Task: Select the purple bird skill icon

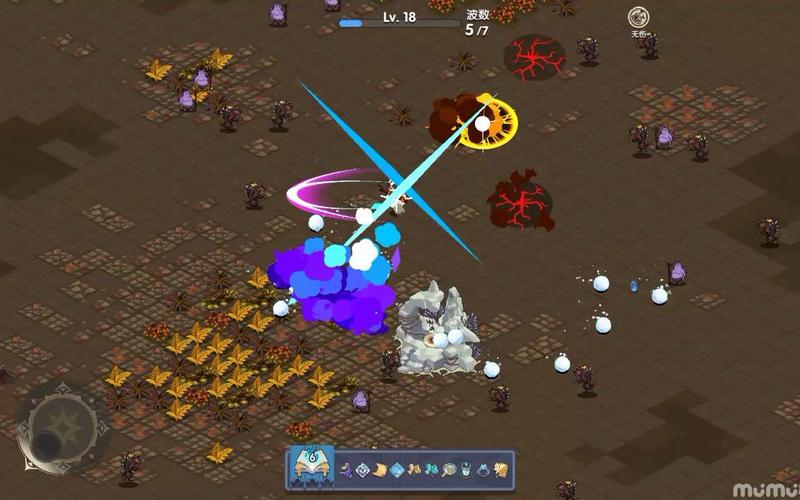Action: click(346, 470)
